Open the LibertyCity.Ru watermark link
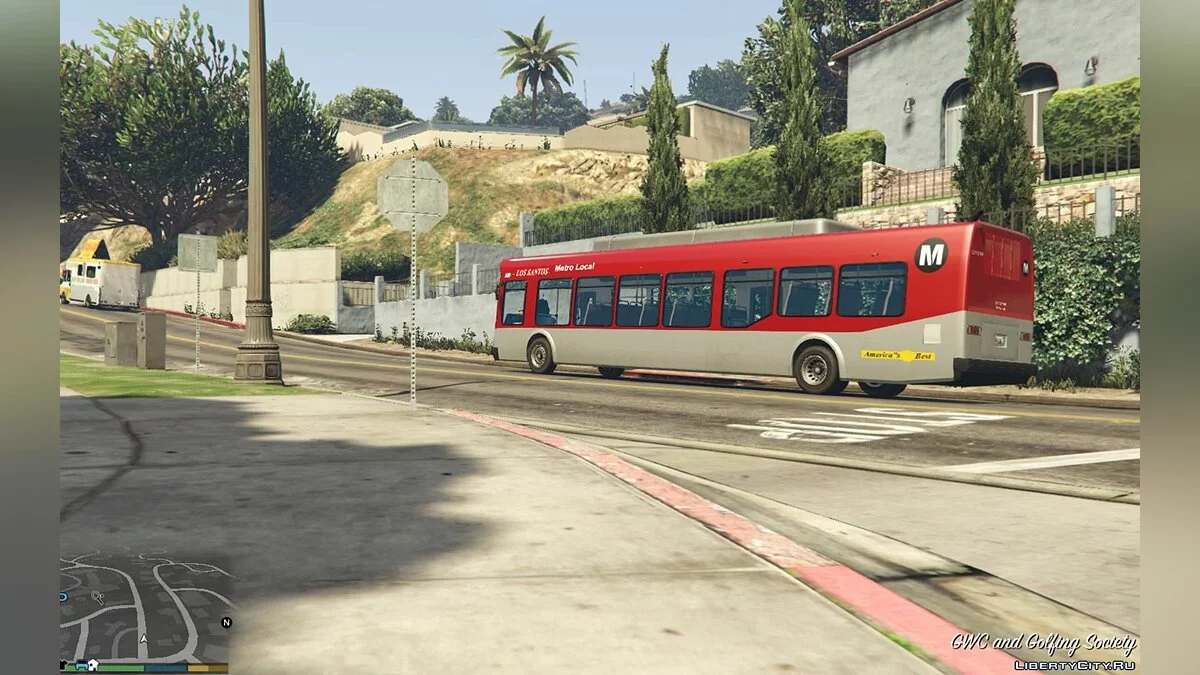1200x675 pixels. click(x=1074, y=665)
